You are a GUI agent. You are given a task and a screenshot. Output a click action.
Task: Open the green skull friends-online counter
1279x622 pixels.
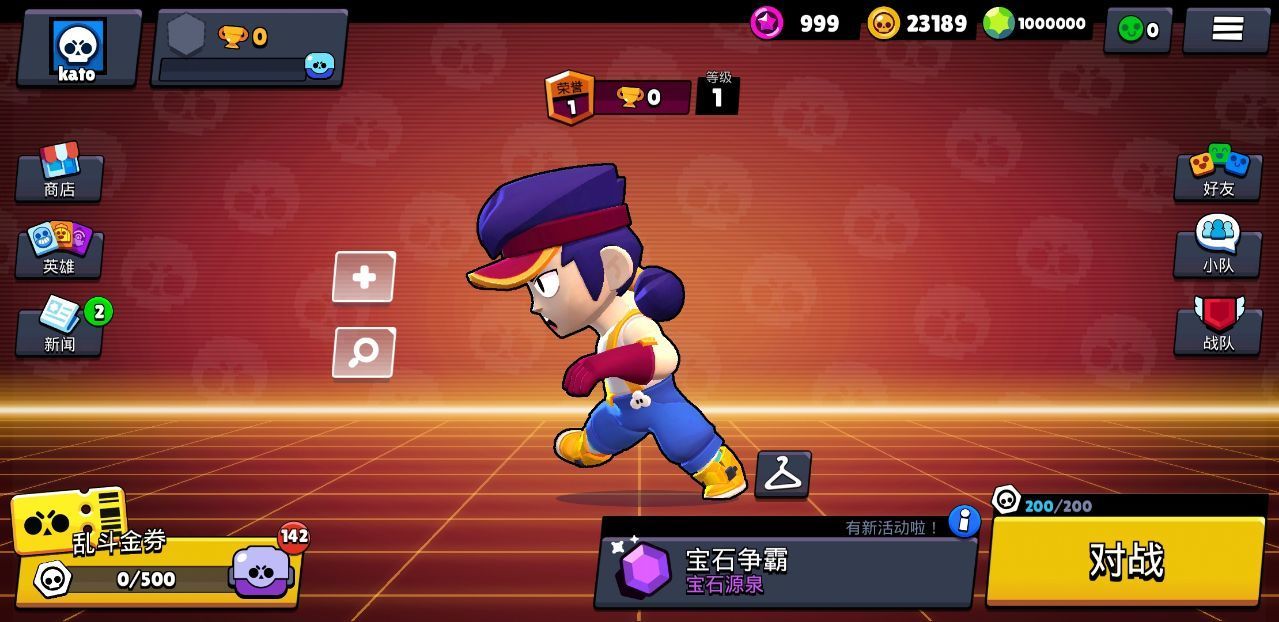(x=1138, y=30)
